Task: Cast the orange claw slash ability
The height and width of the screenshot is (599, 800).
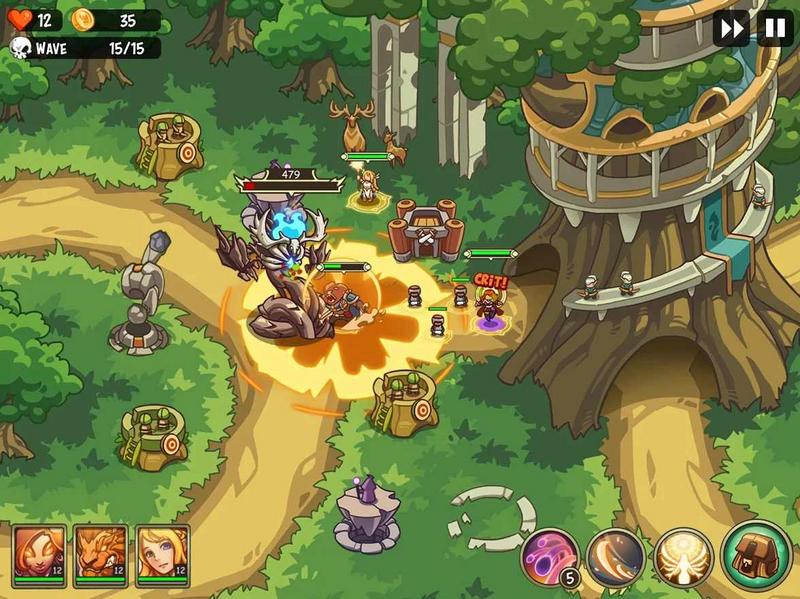Action: (x=615, y=558)
